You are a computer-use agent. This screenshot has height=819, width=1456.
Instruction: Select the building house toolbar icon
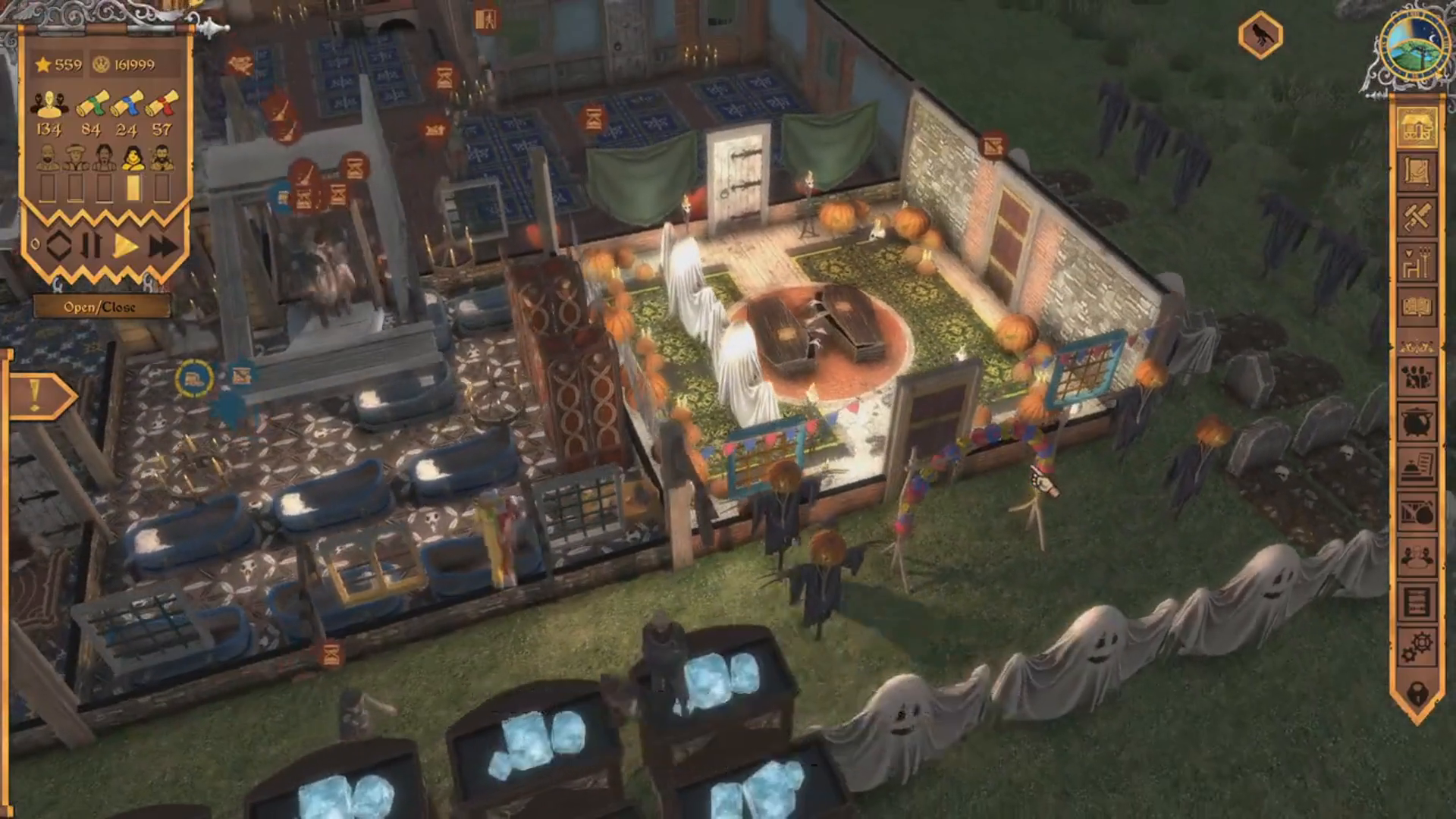1417,127
